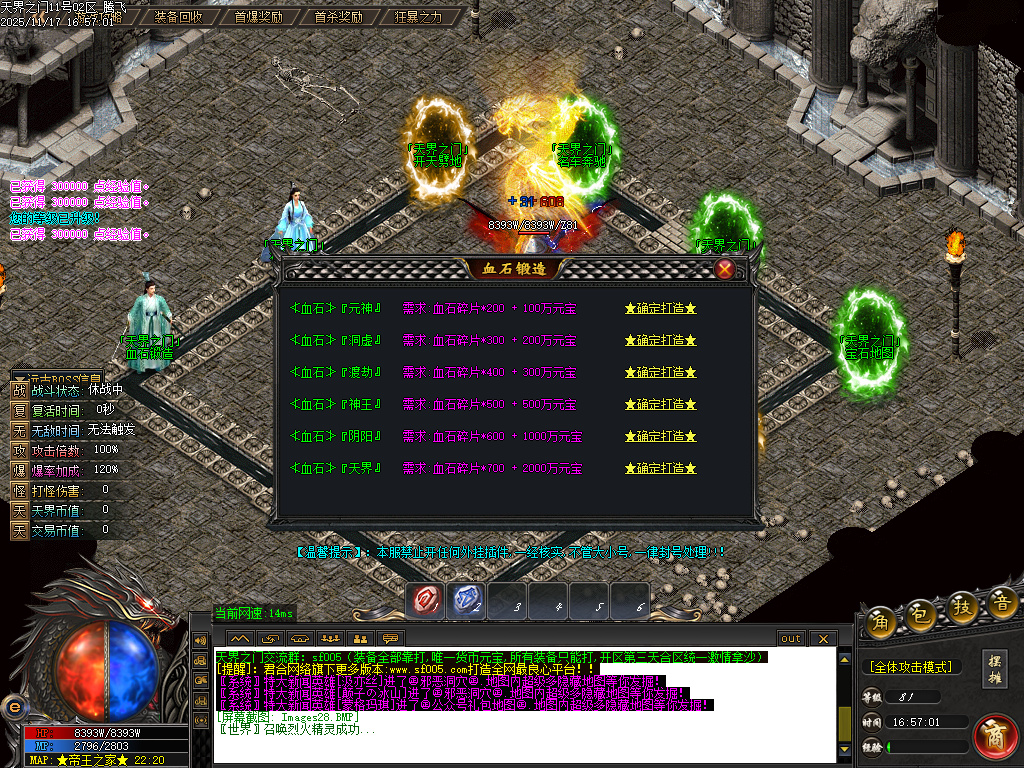The width and height of the screenshot is (1024, 768).
Task: Open the 首爆奖励 first-drop rewards menu
Action: point(258,17)
